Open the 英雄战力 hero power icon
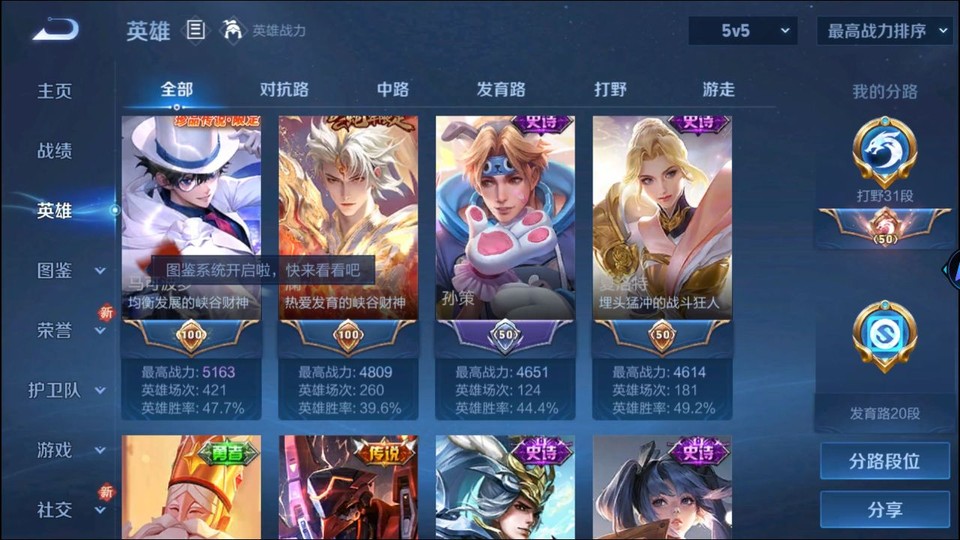 pyautogui.click(x=233, y=30)
